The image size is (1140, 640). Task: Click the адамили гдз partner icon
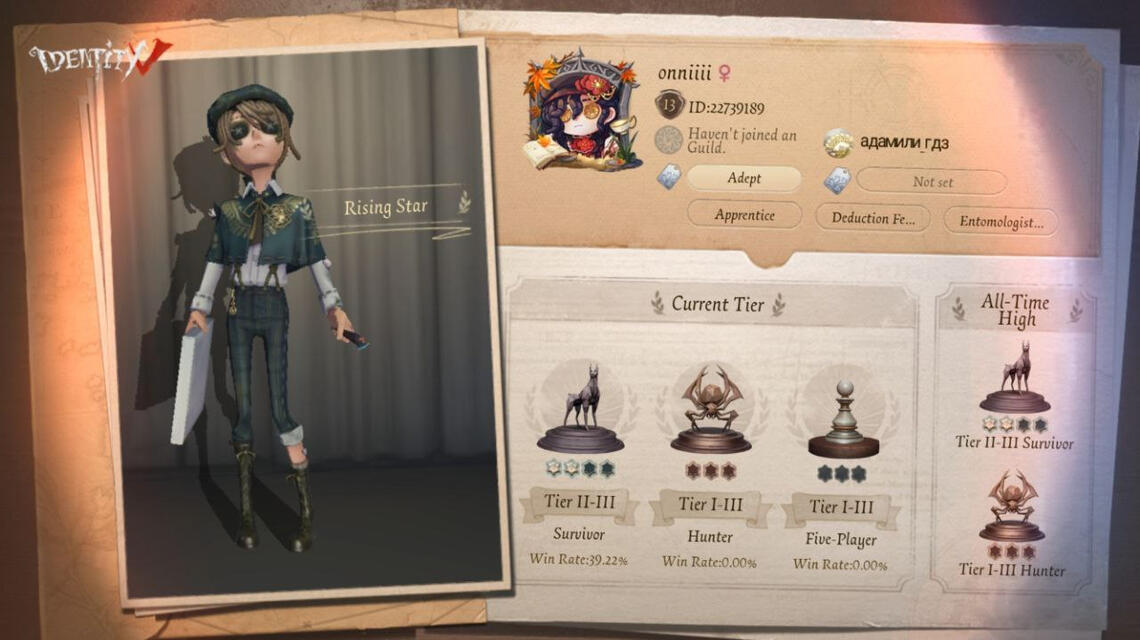(x=837, y=143)
